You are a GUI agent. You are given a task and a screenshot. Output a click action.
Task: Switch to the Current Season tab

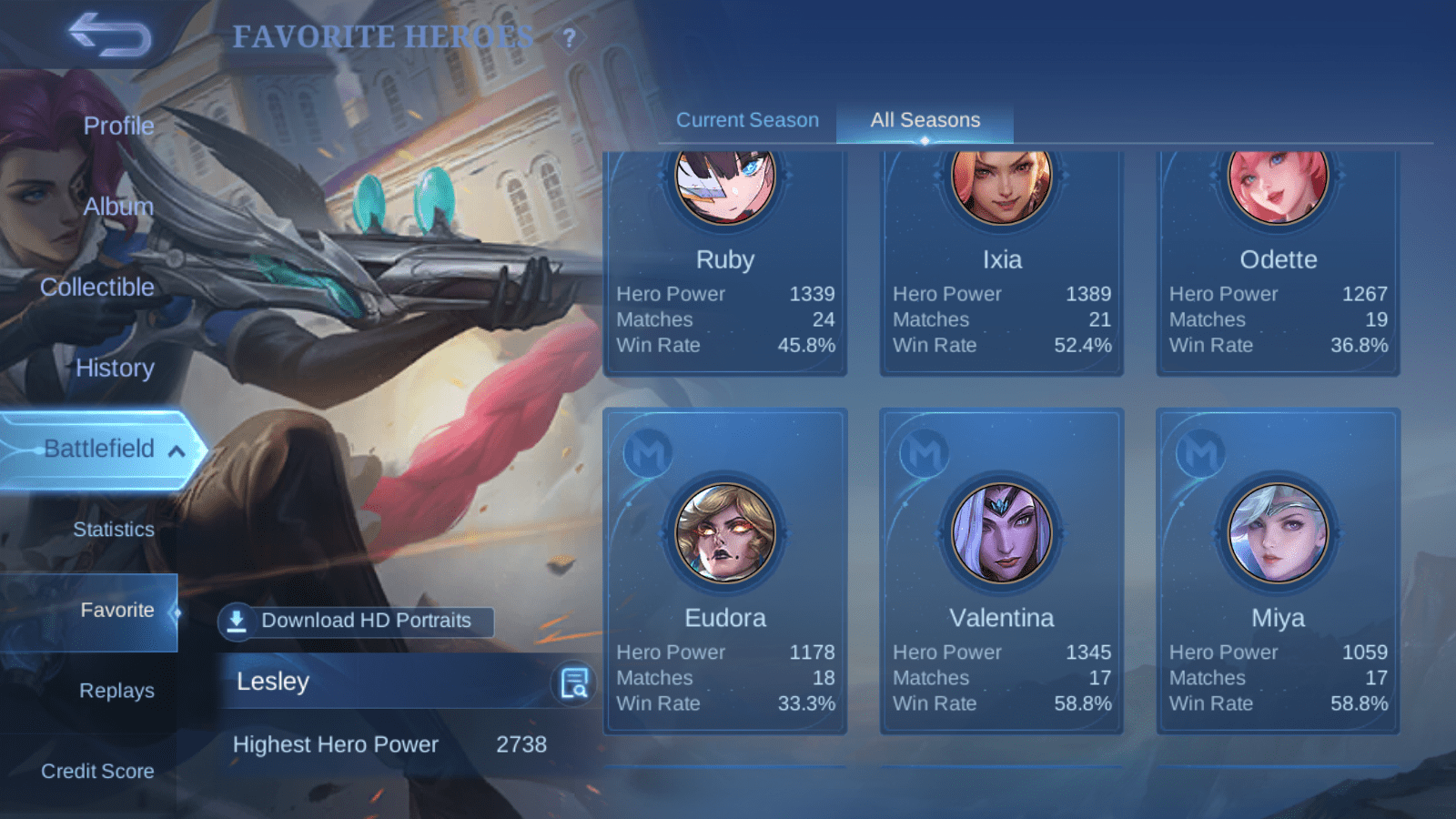pyautogui.click(x=747, y=120)
